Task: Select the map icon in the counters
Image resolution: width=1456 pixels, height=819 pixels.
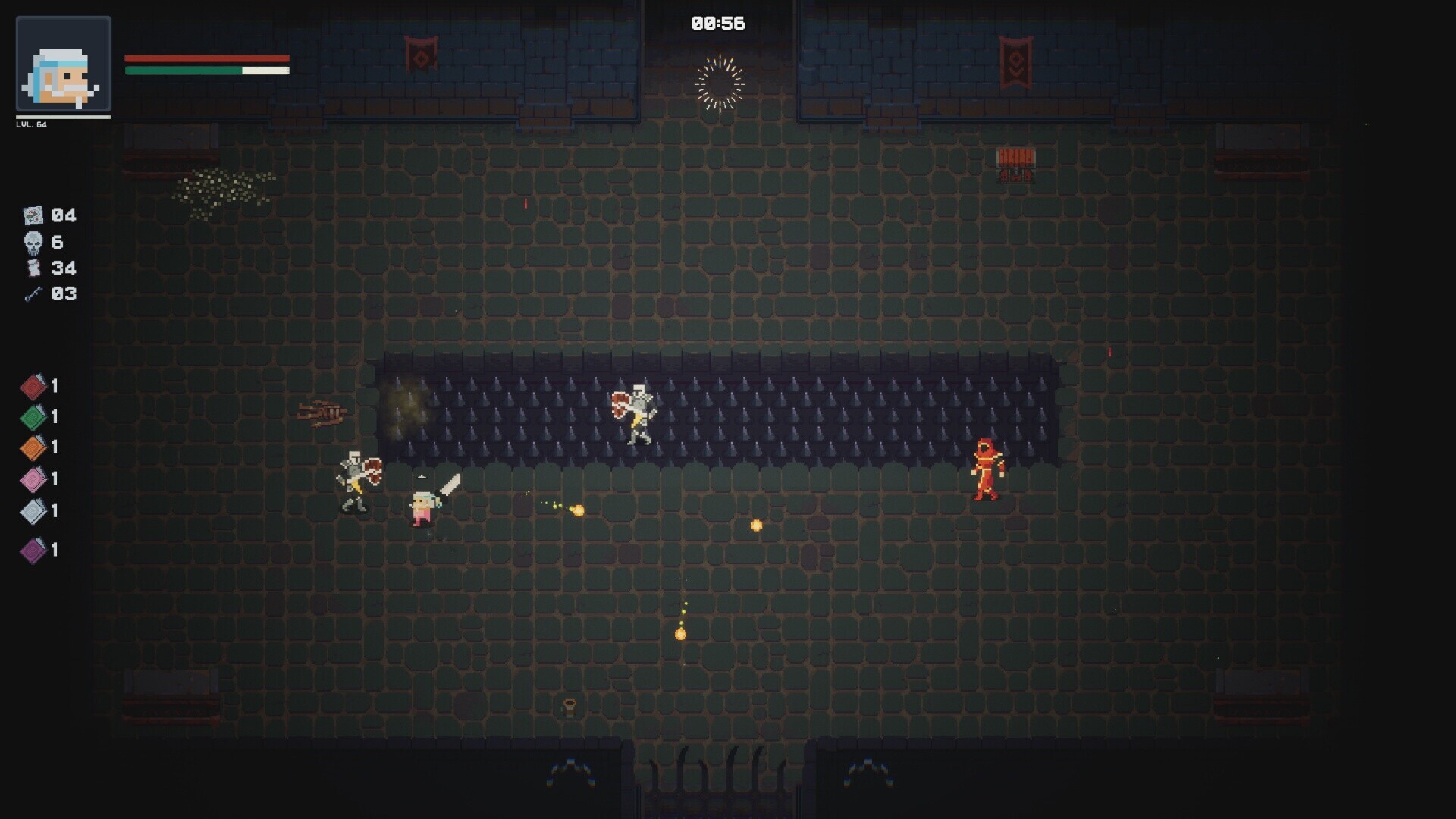Action: coord(33,216)
